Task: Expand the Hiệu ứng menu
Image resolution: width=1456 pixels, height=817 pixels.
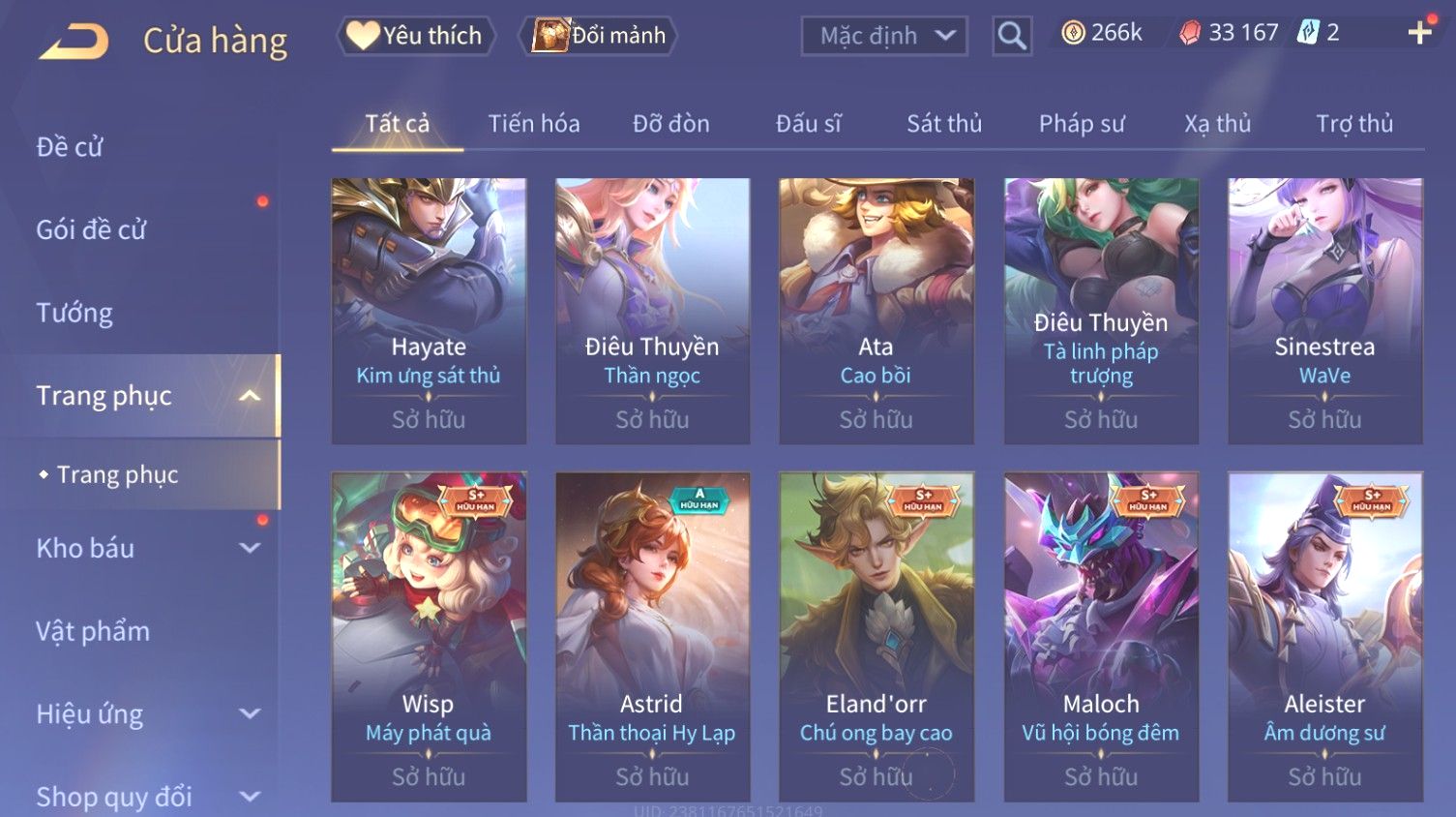Action: pos(145,714)
